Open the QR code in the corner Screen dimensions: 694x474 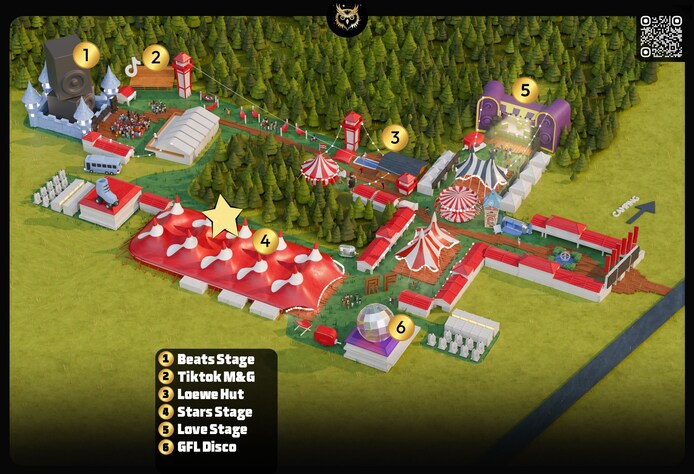pyautogui.click(x=660, y=36)
